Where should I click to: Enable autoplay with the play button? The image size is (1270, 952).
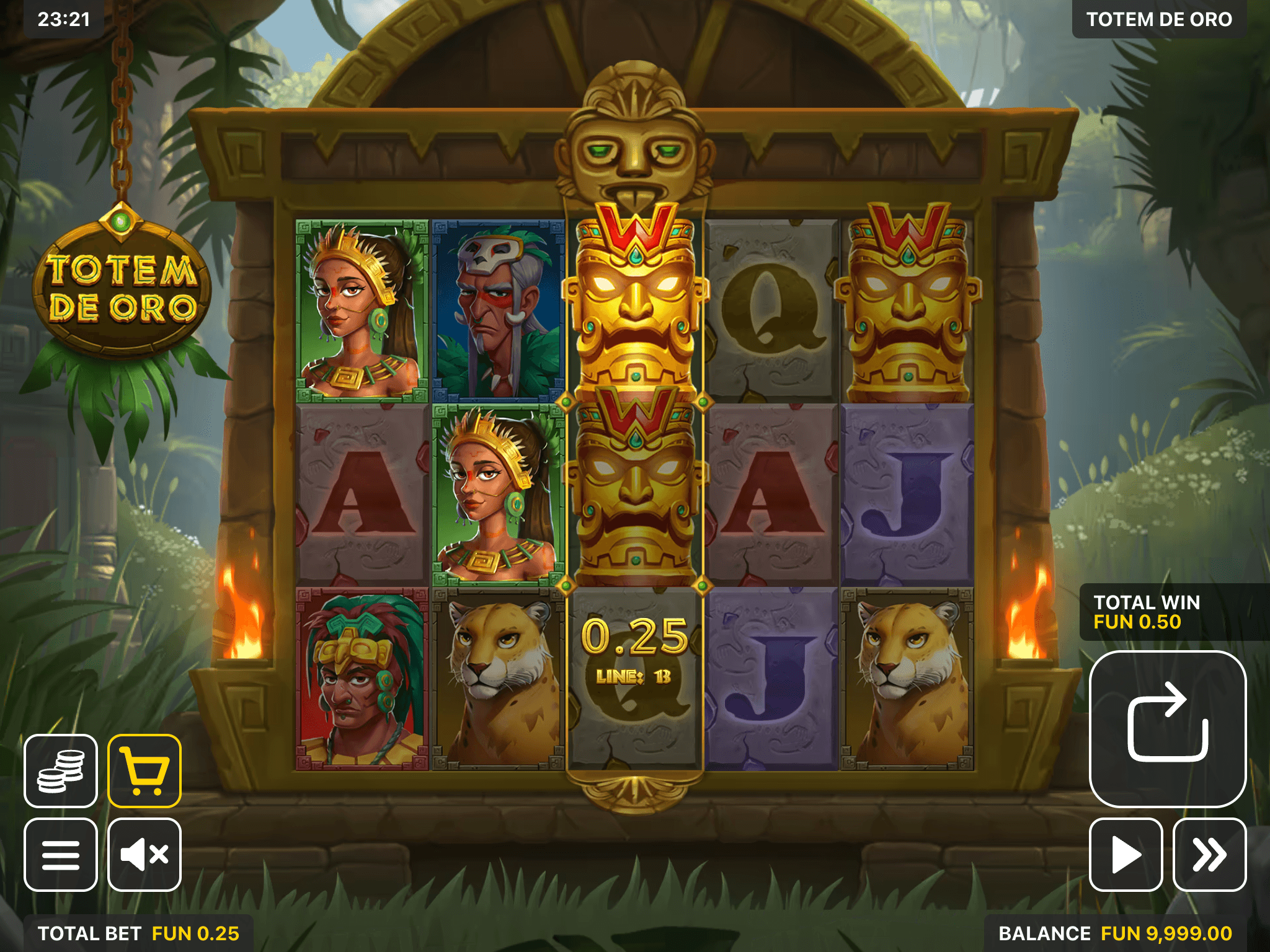coord(1126,855)
